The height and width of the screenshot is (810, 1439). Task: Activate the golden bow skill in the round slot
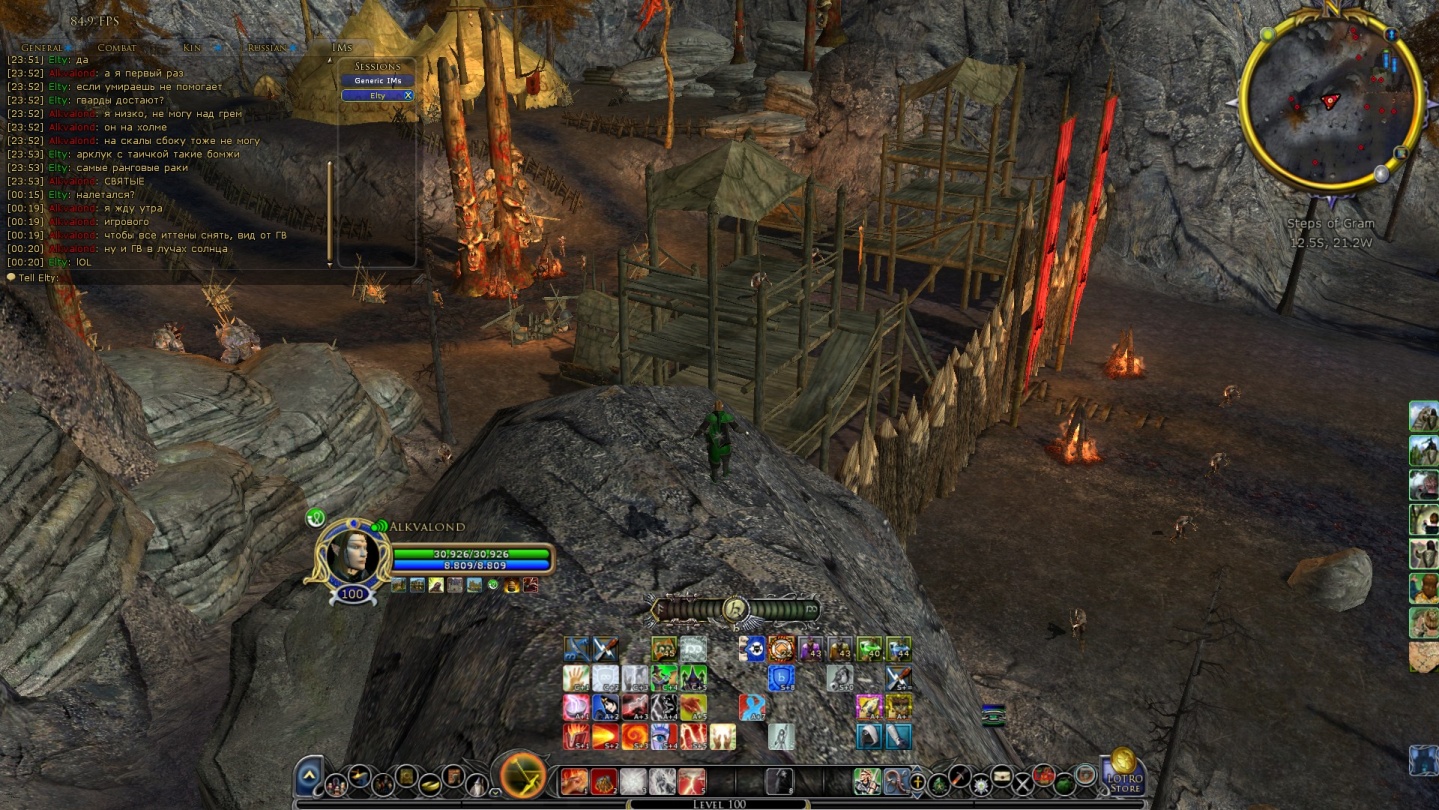pos(523,775)
